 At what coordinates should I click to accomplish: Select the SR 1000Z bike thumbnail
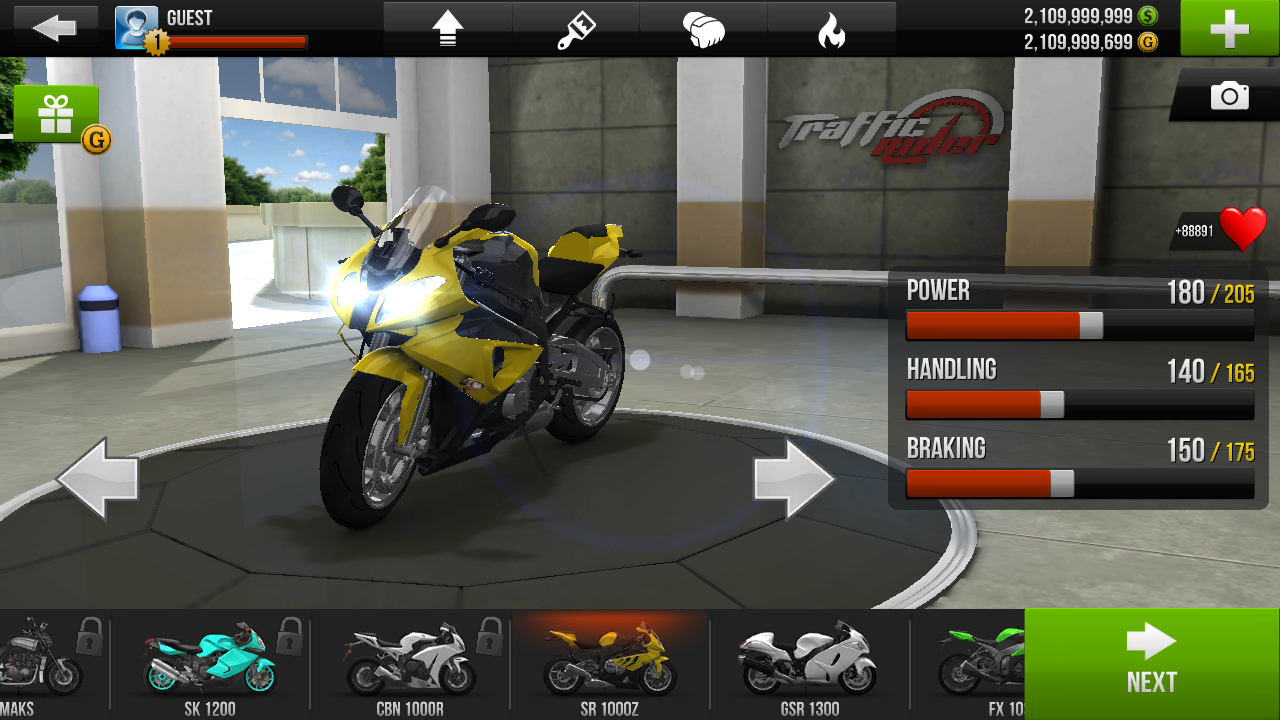(x=609, y=664)
